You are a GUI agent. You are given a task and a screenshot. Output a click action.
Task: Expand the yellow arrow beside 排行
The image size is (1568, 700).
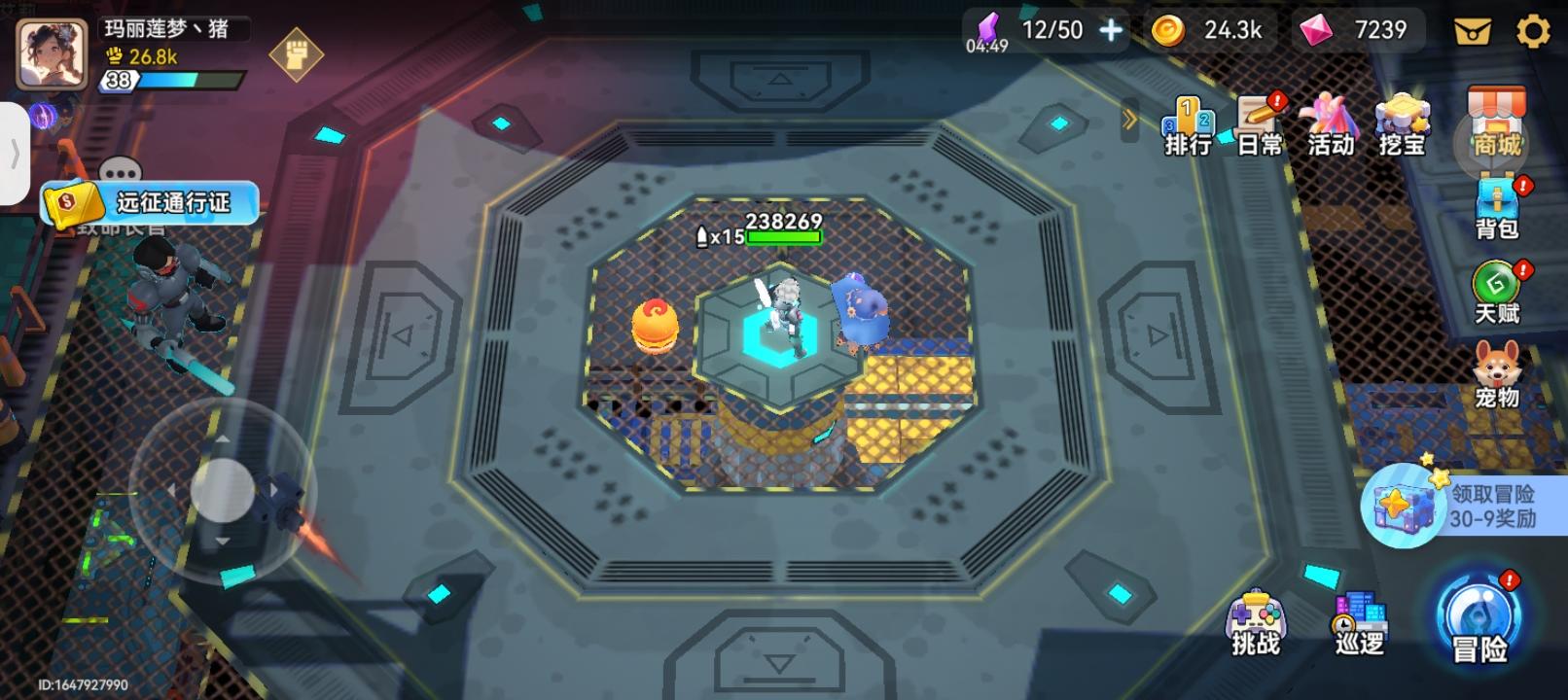(1129, 118)
